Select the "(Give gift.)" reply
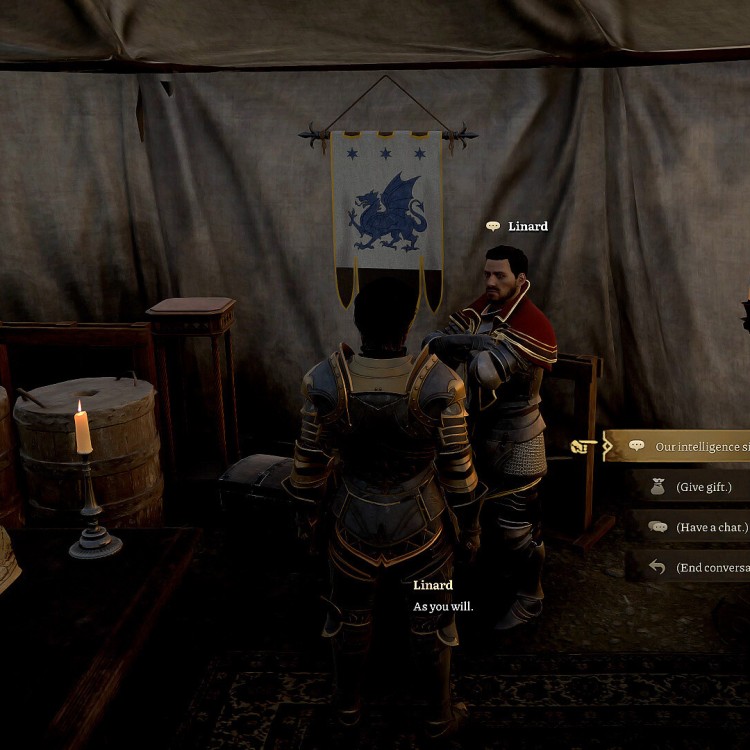 703,487
